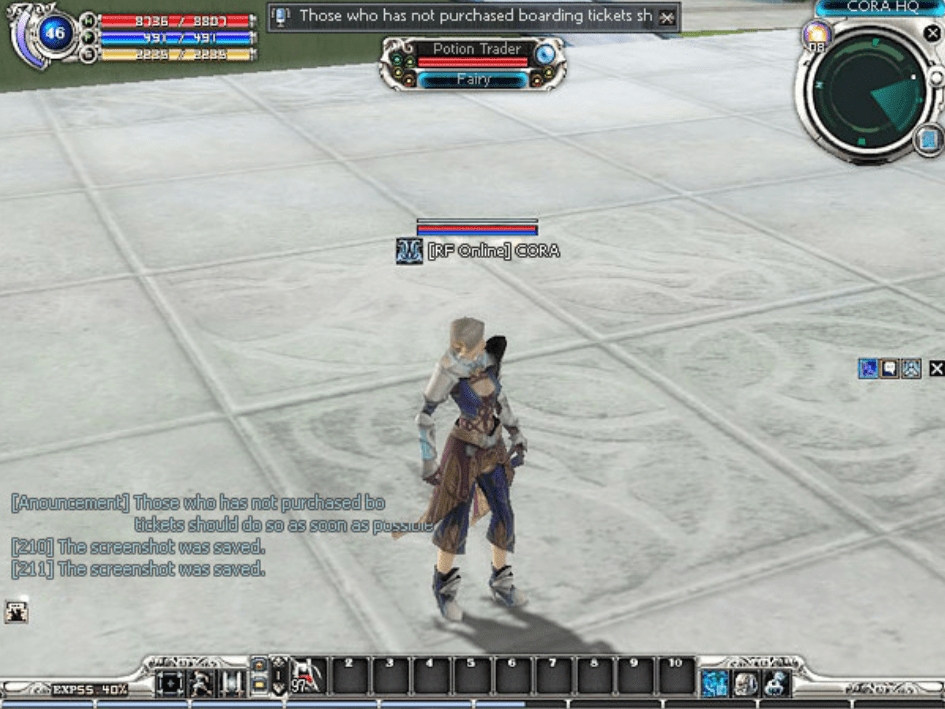Open the blue map book beside radar

927,140
